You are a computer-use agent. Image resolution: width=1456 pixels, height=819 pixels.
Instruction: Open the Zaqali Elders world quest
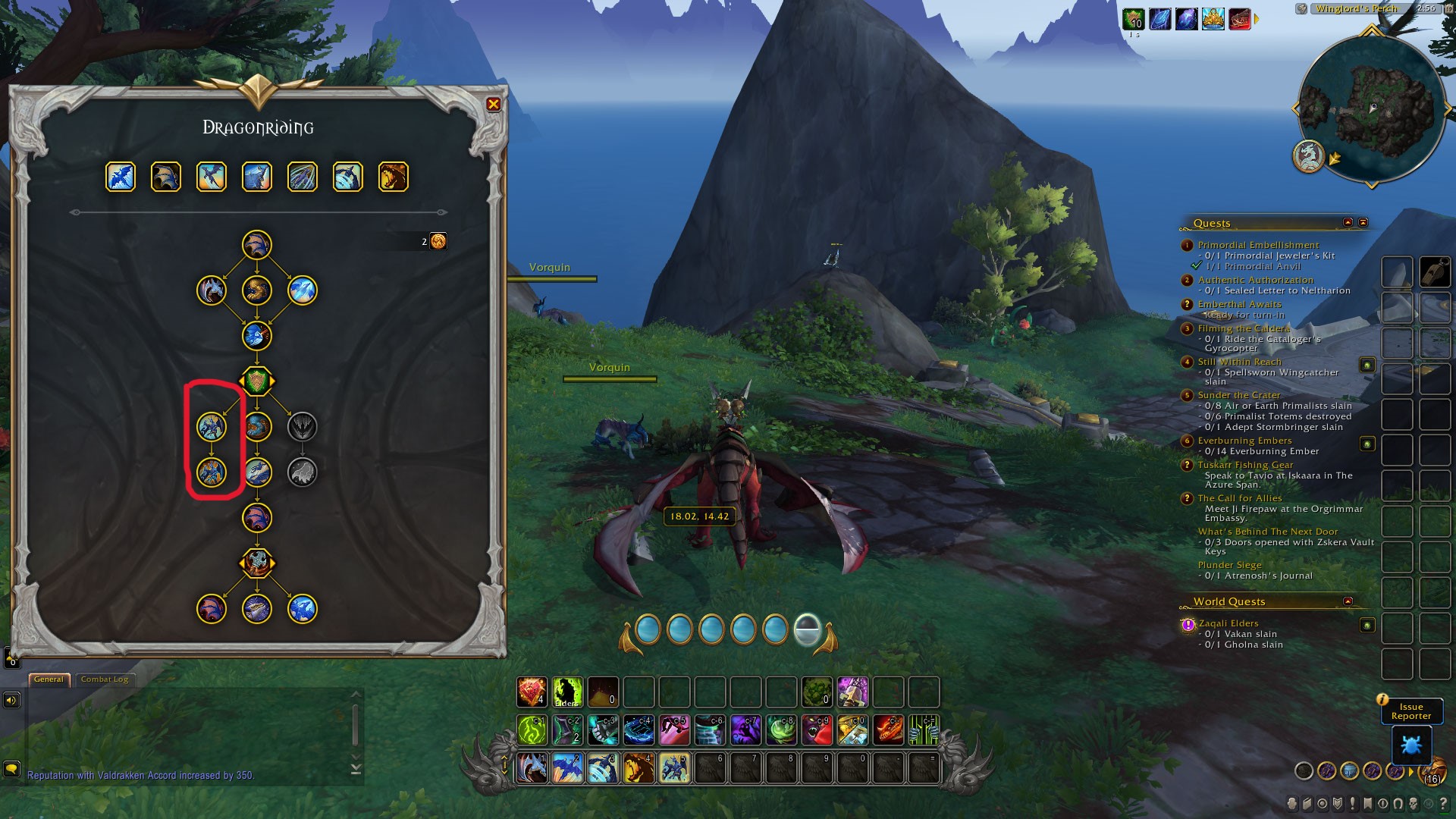pyautogui.click(x=1228, y=623)
